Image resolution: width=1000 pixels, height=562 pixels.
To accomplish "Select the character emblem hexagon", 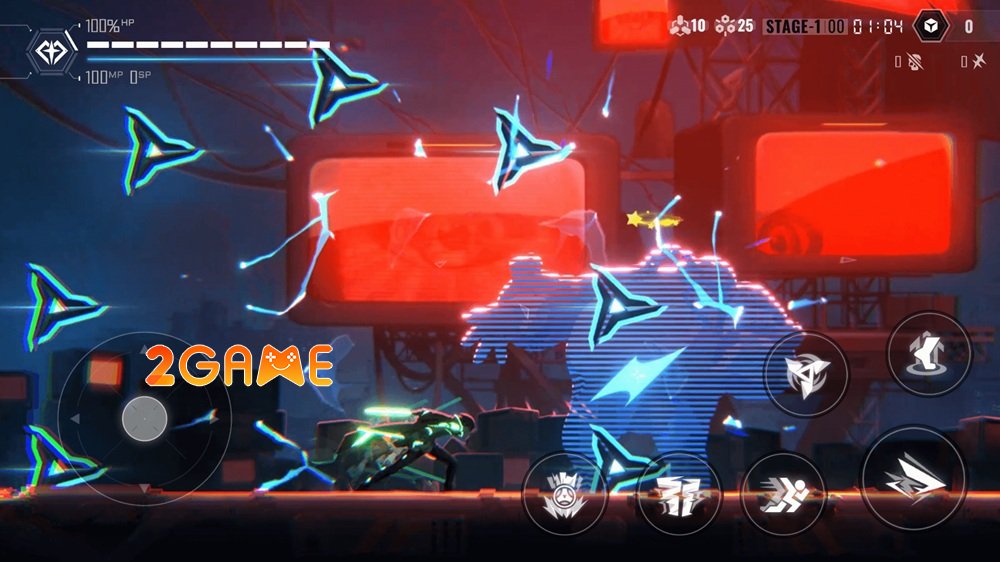I will coord(49,50).
